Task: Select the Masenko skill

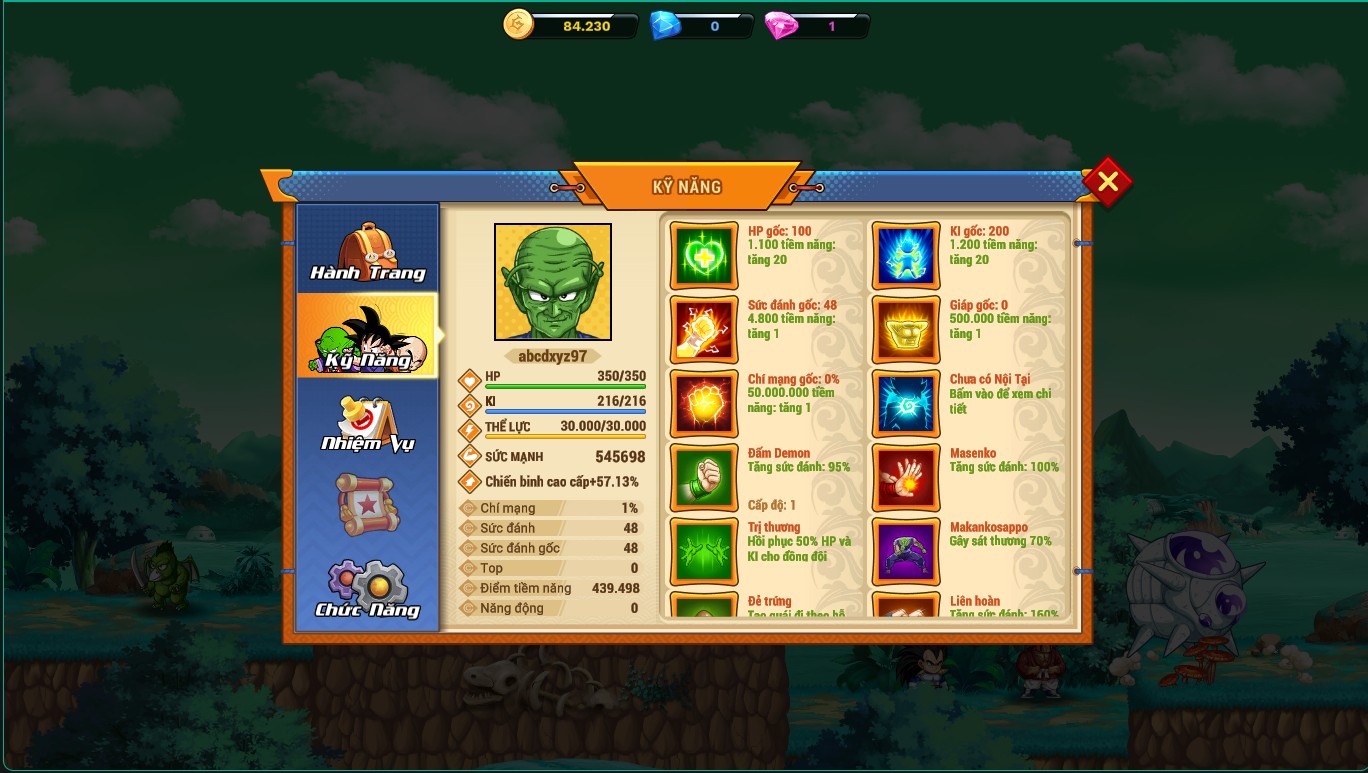Action: [906, 477]
